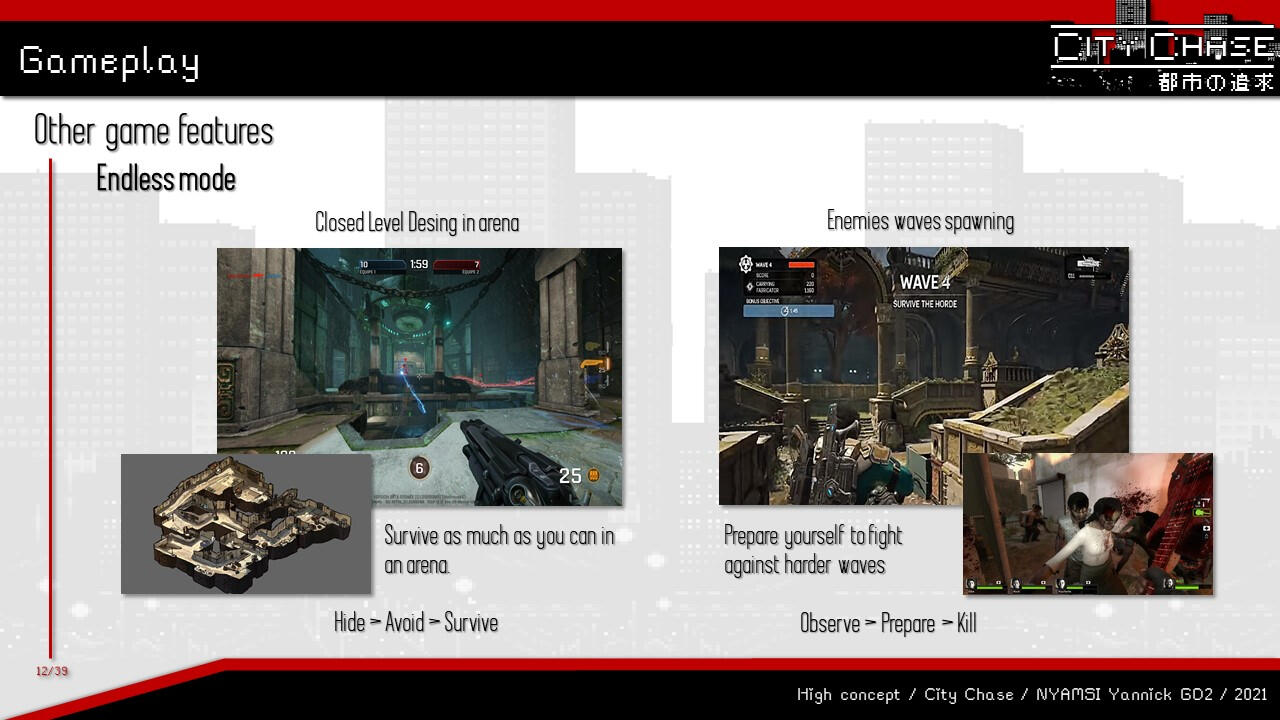Open the zombie attack screenshot
This screenshot has width=1280, height=720.
(1088, 524)
